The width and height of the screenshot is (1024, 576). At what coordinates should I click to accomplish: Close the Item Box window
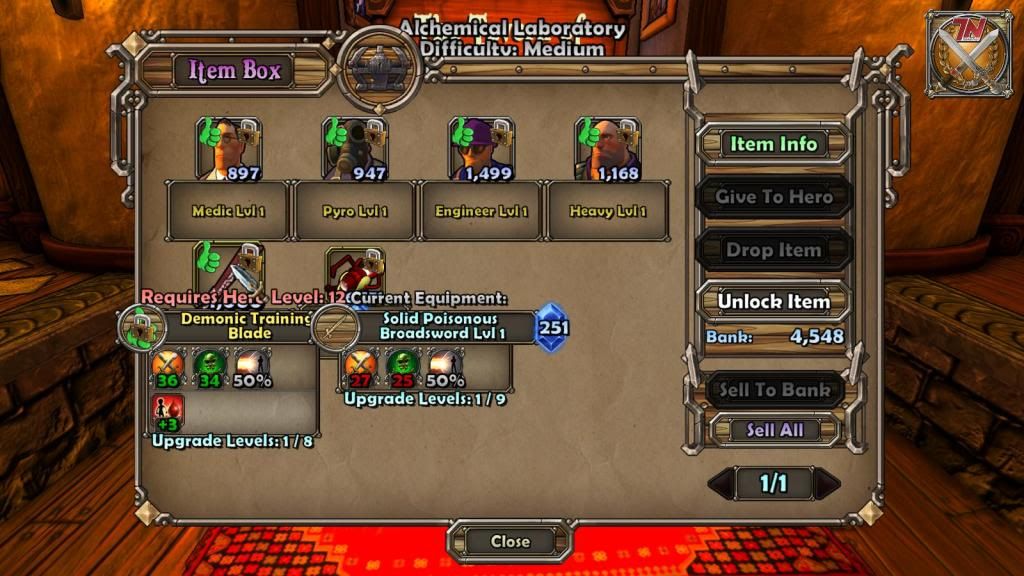click(510, 541)
